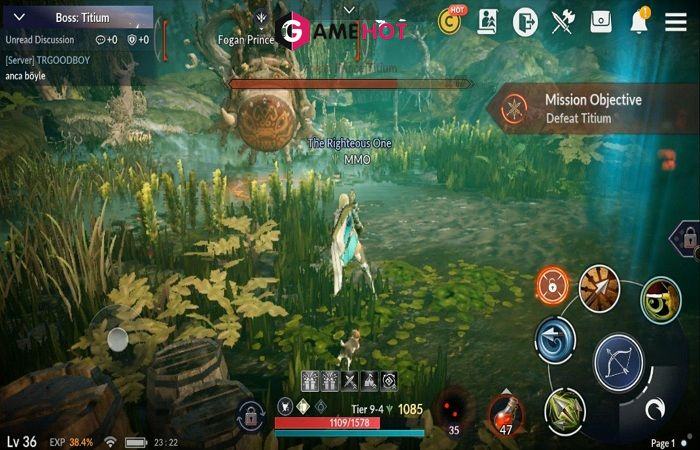Check the notification bell alerts

click(x=639, y=22)
